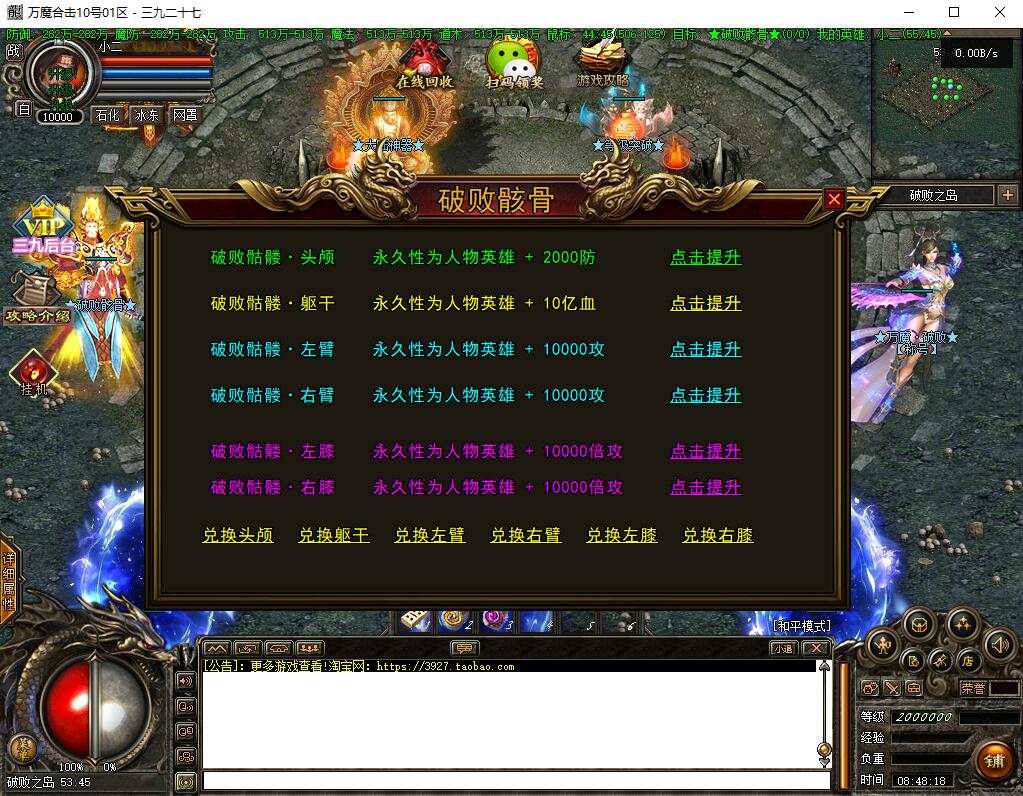Screen dimensions: 1023x796
Task: Choose the 兑换右膝 exchange link
Action: (x=718, y=535)
